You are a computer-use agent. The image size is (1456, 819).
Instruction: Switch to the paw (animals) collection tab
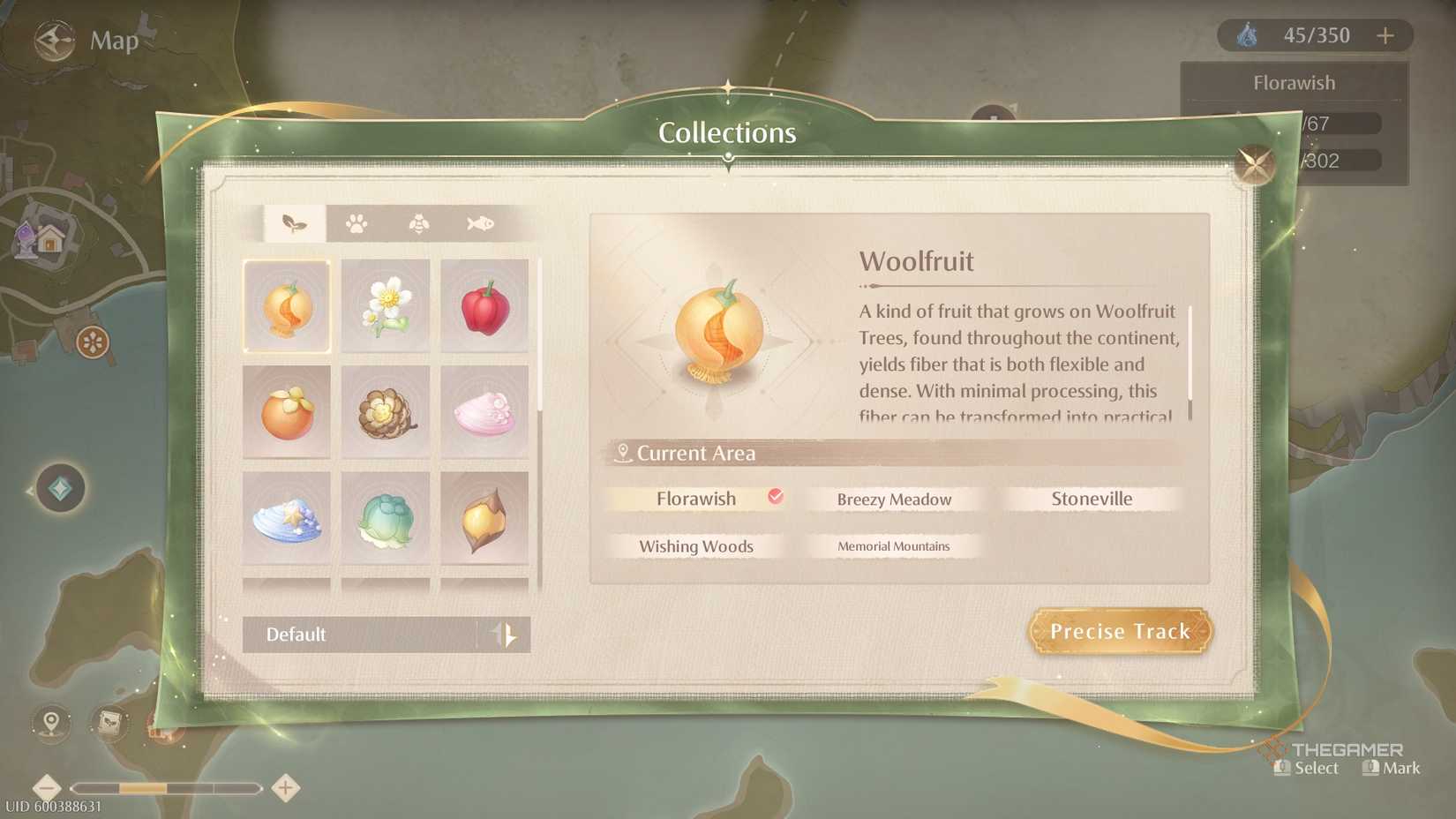click(357, 223)
